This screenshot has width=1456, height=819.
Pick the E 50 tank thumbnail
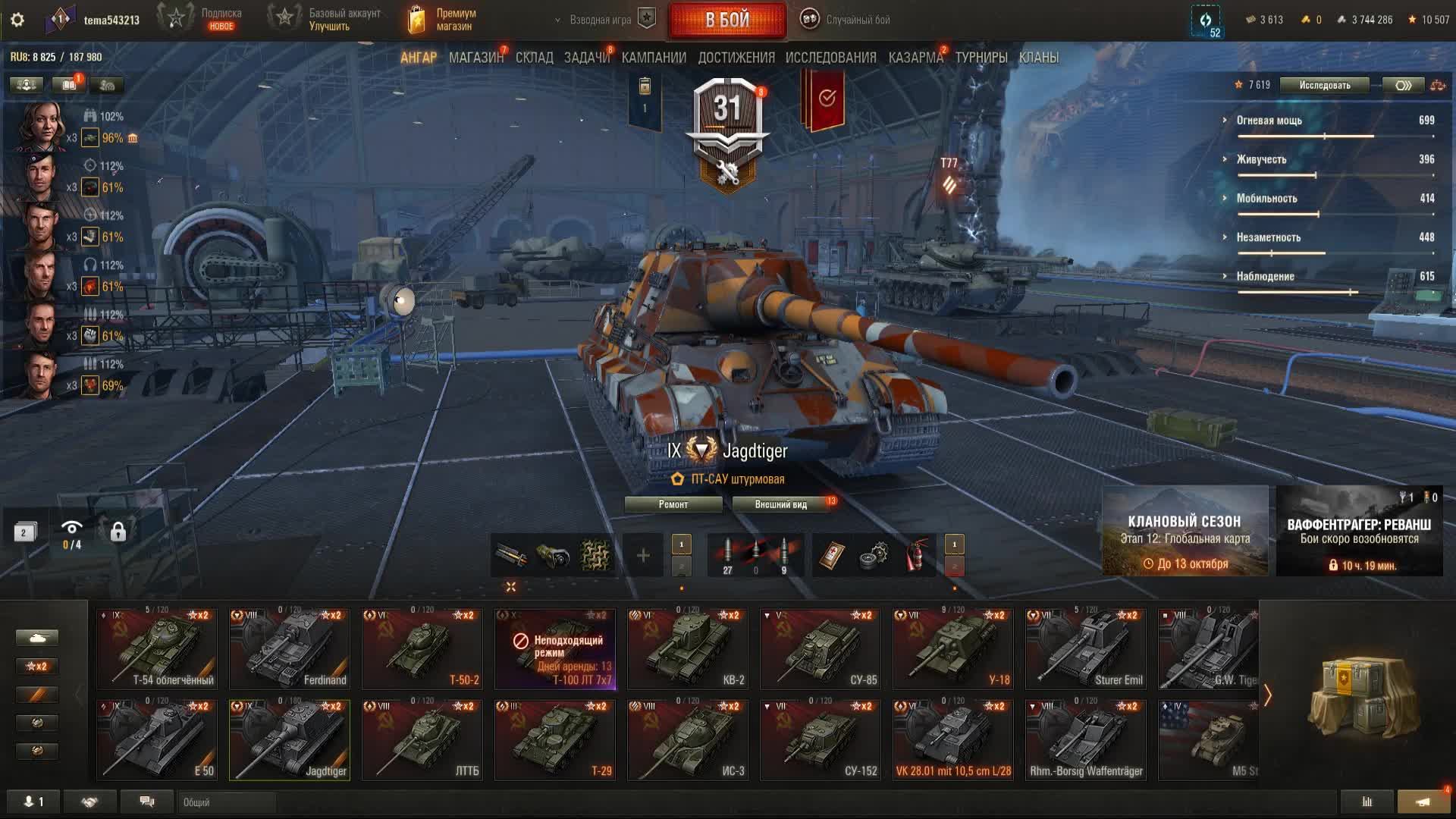pos(157,739)
